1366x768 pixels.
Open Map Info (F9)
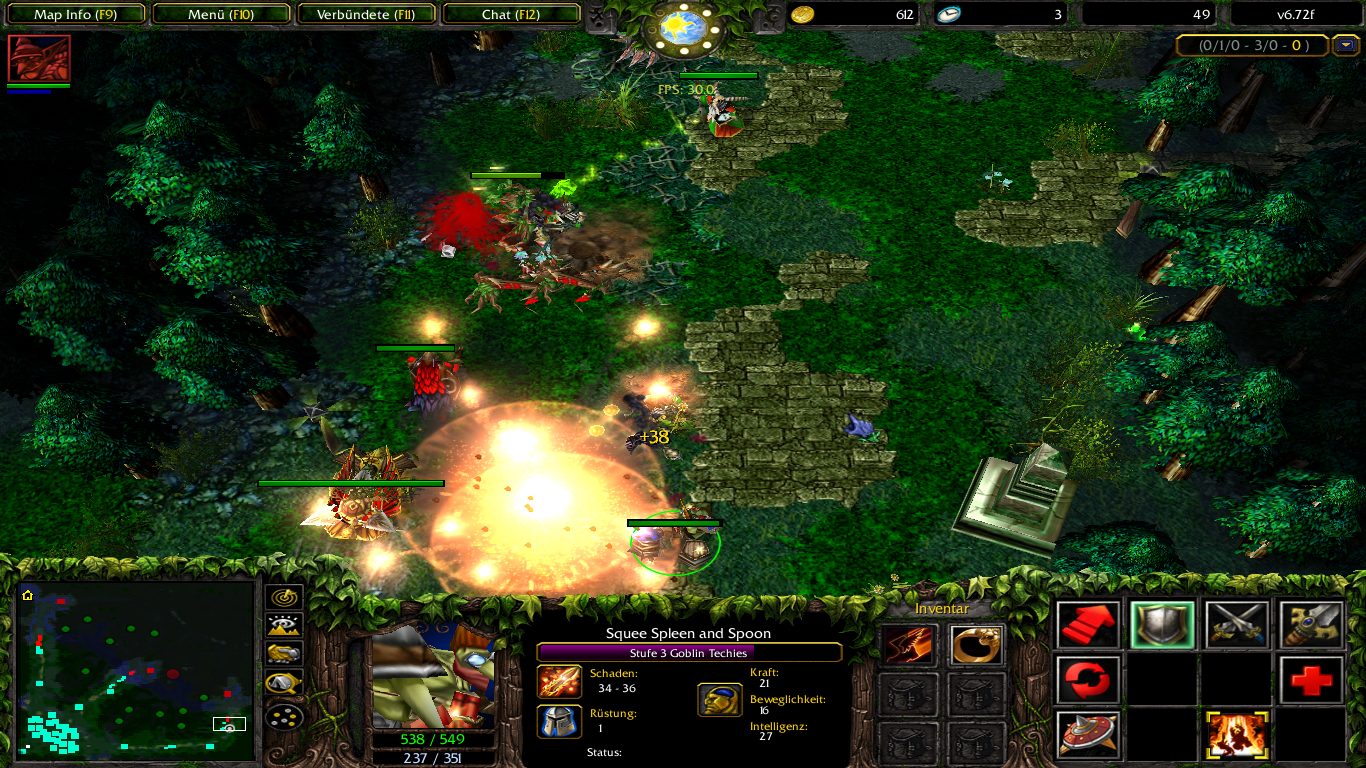(x=76, y=14)
